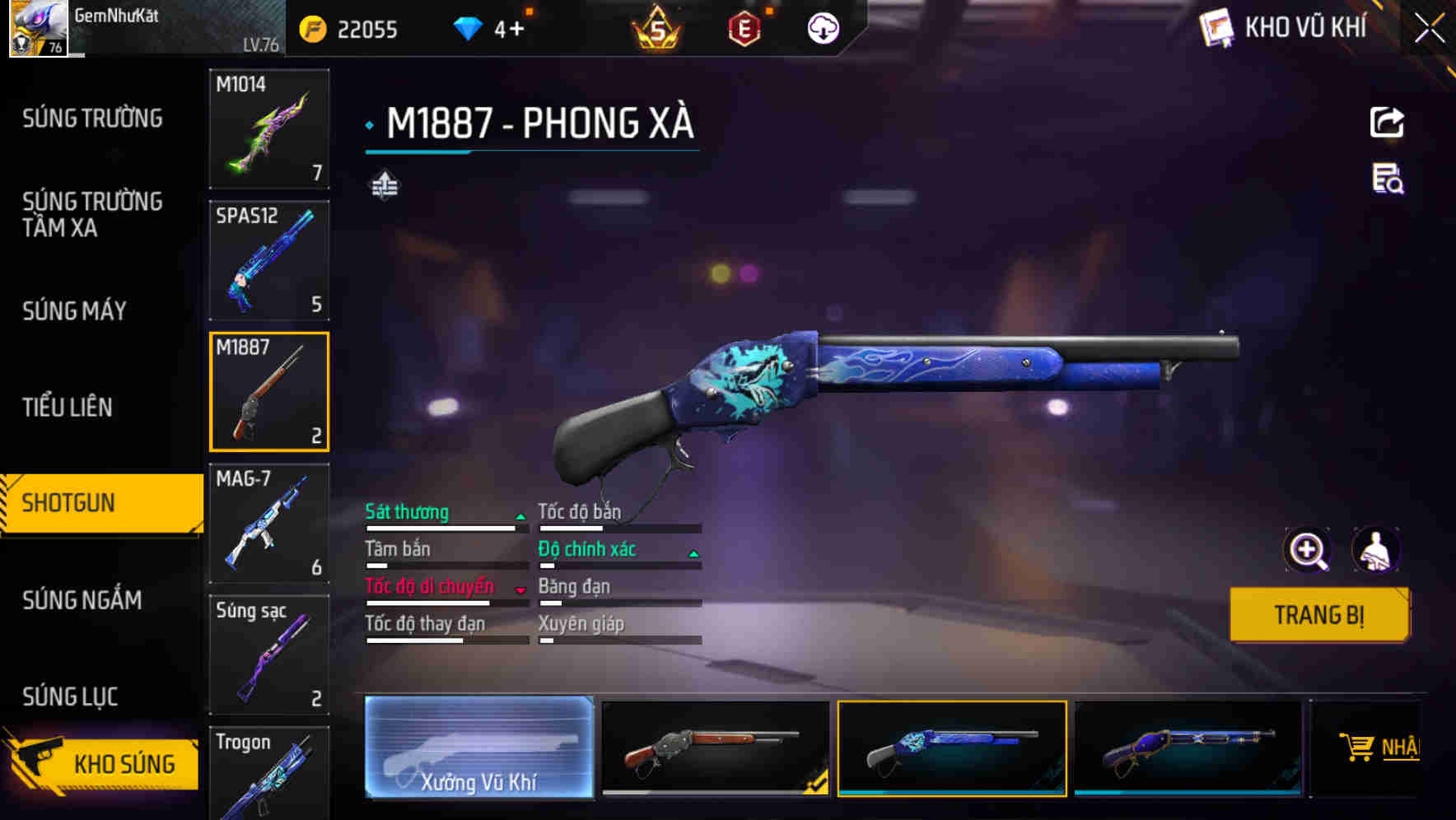Viewport: 1456px width, 820px height.
Task: Click the cloud download icon in top bar
Action: 820,27
